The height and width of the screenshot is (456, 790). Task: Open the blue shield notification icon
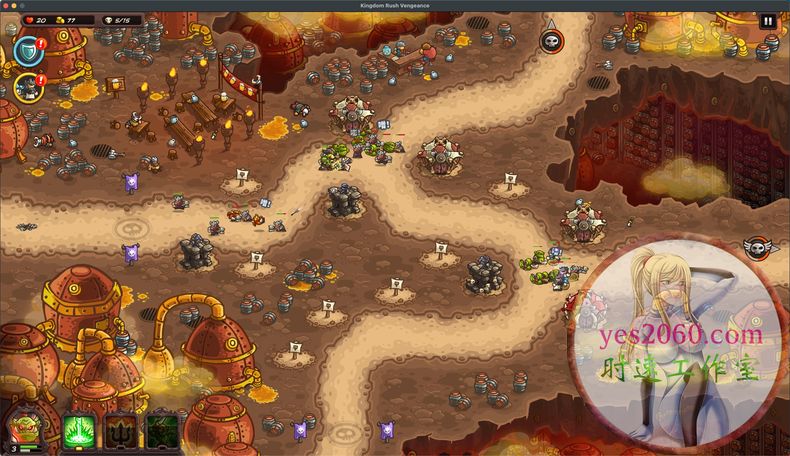tap(27, 49)
